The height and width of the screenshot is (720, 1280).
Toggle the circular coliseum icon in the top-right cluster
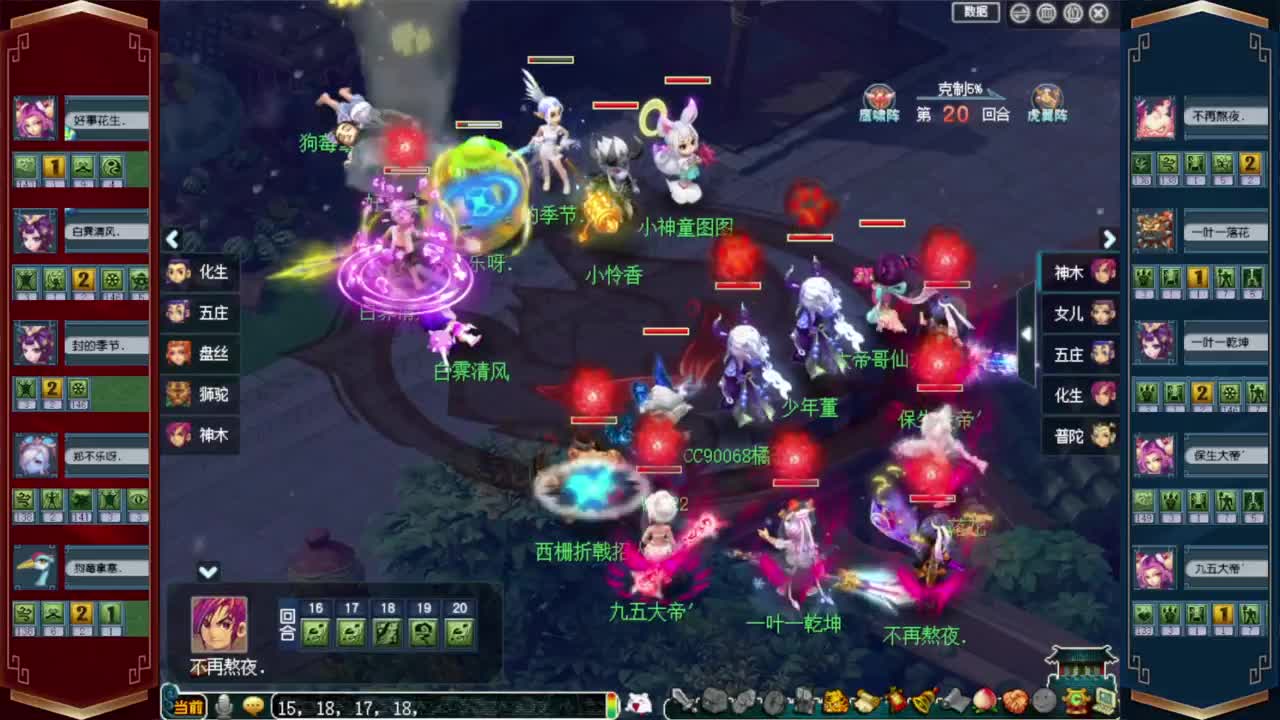pyautogui.click(x=1046, y=12)
